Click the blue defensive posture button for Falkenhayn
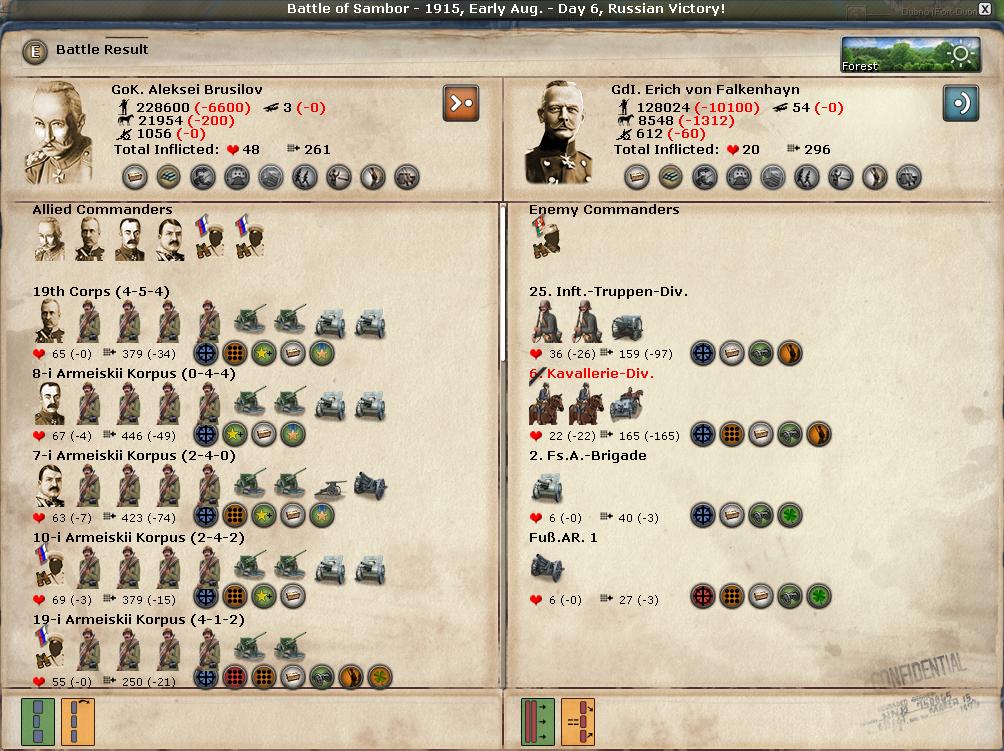This screenshot has height=751, width=1004. (x=960, y=103)
